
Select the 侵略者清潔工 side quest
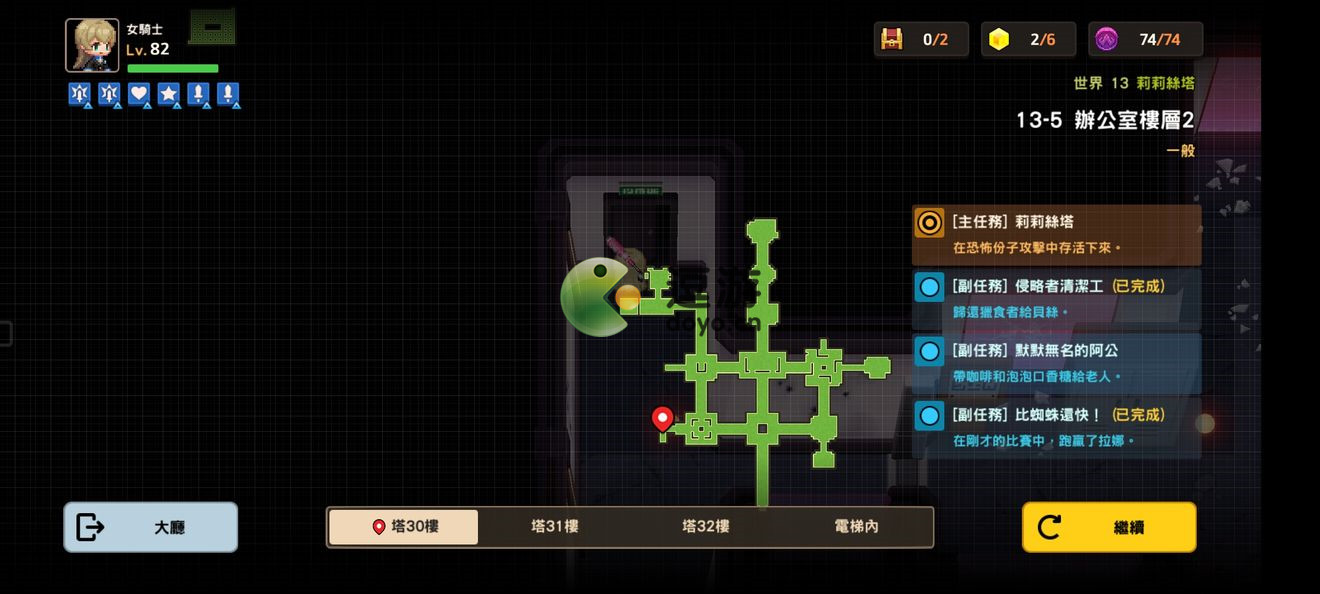[1056, 298]
